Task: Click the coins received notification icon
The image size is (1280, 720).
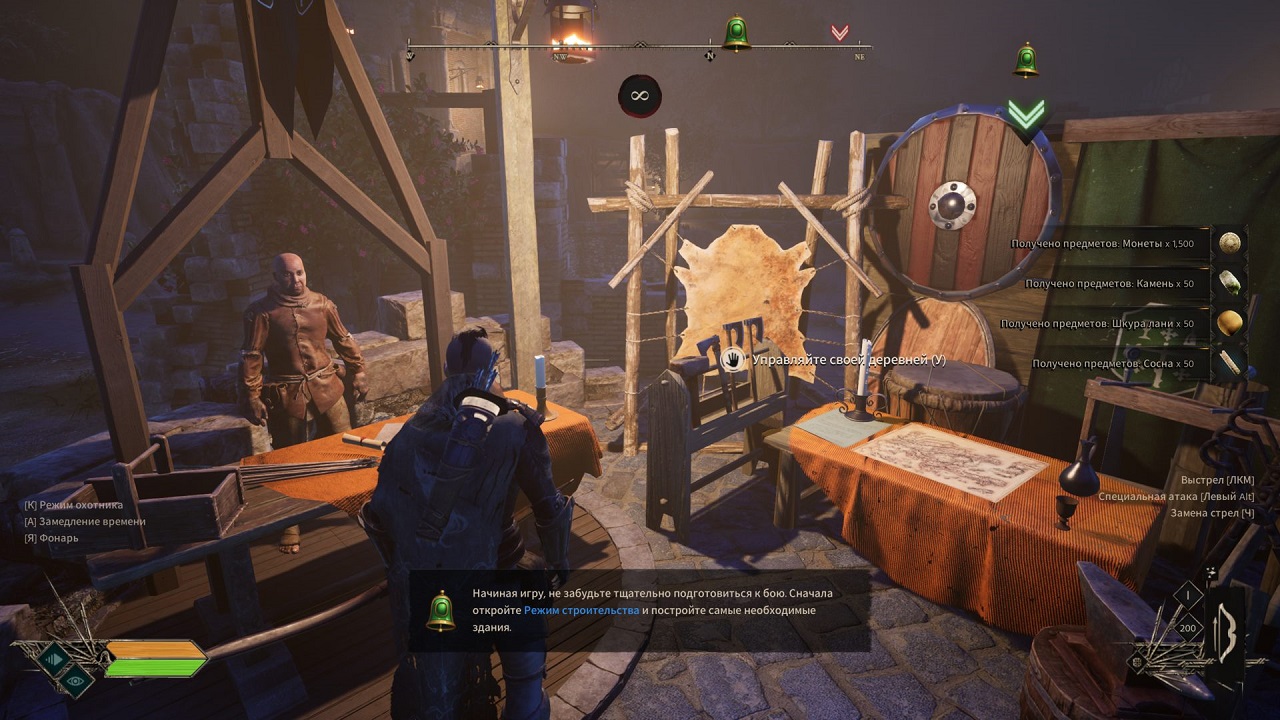Action: (1229, 242)
